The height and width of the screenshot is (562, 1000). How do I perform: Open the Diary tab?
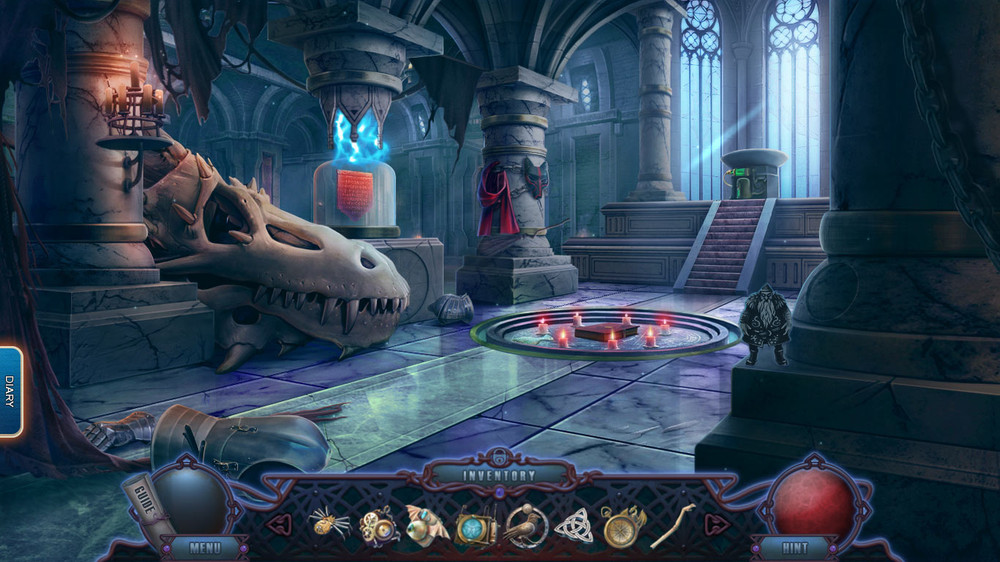tap(10, 391)
